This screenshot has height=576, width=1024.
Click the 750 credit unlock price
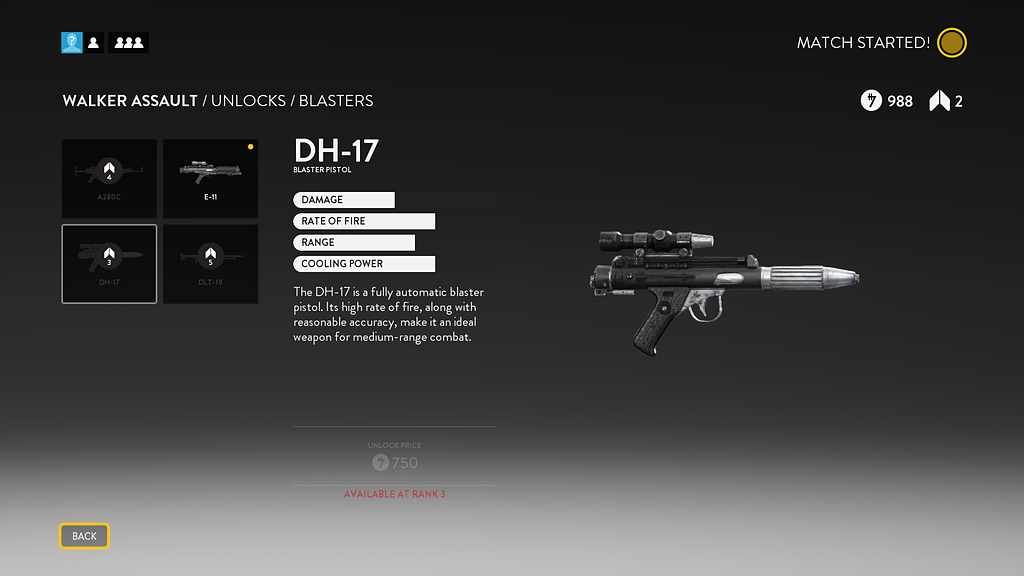(x=395, y=462)
